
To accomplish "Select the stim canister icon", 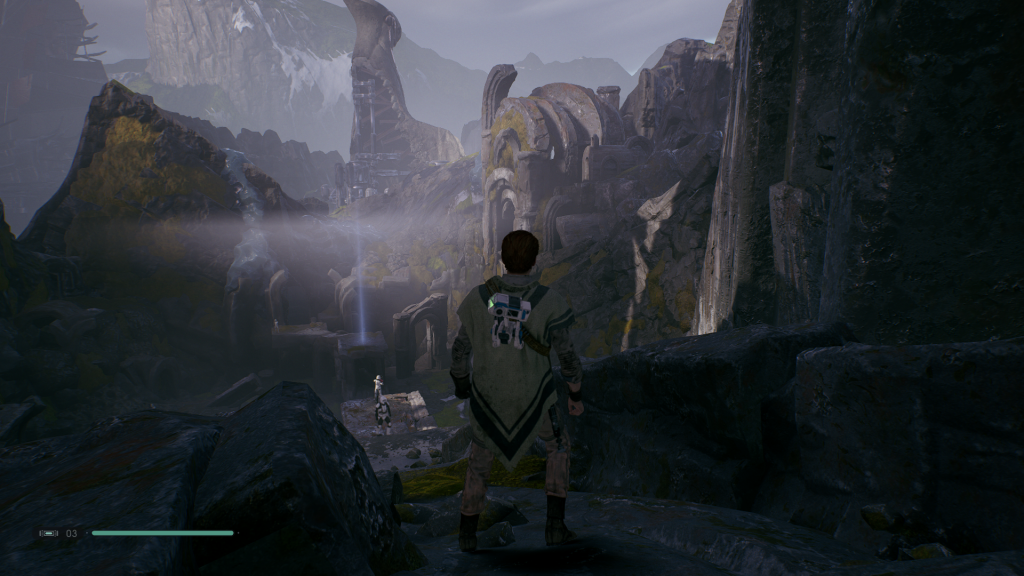I will coord(49,533).
